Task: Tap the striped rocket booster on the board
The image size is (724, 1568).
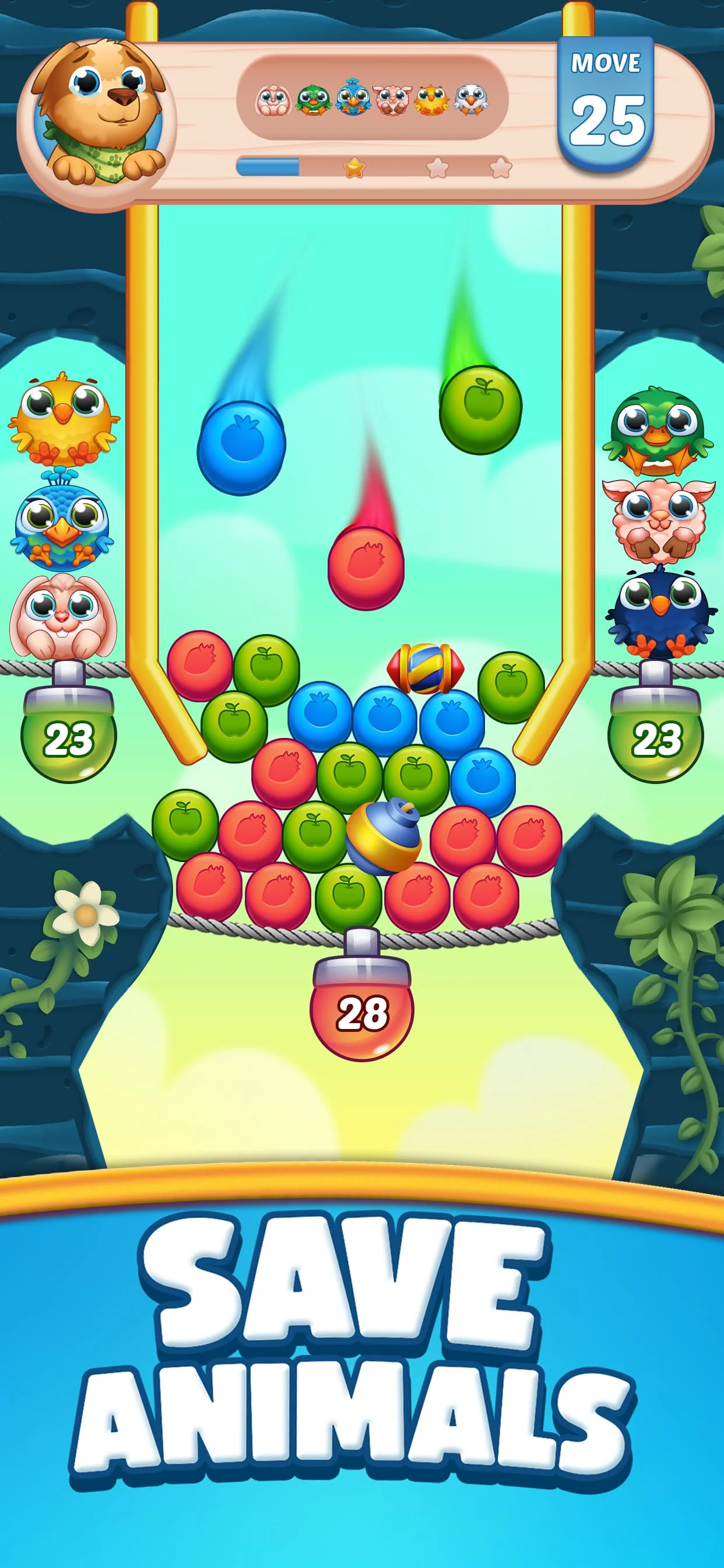Action: tap(426, 668)
